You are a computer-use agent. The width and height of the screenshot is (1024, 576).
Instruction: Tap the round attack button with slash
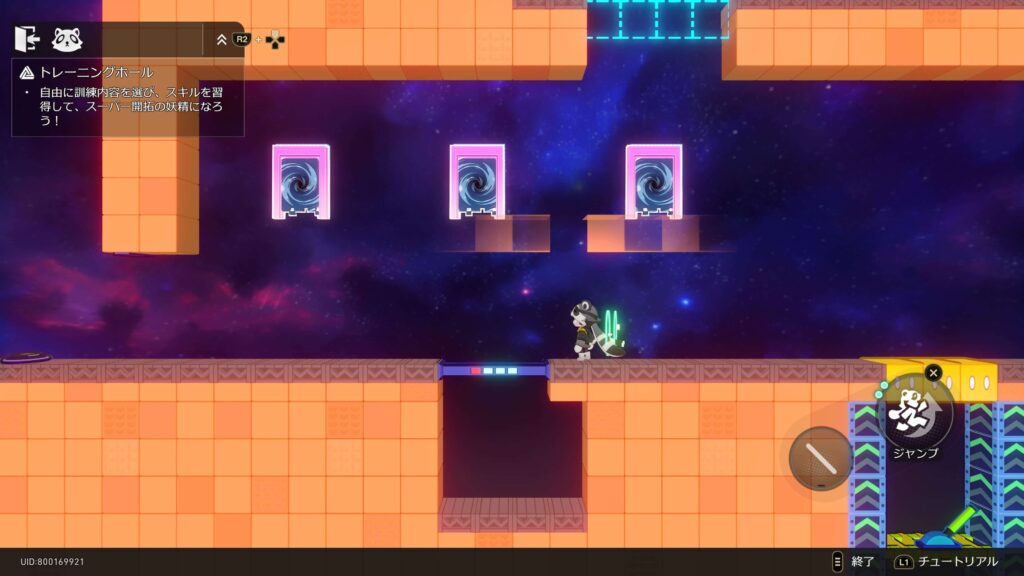[x=821, y=459]
